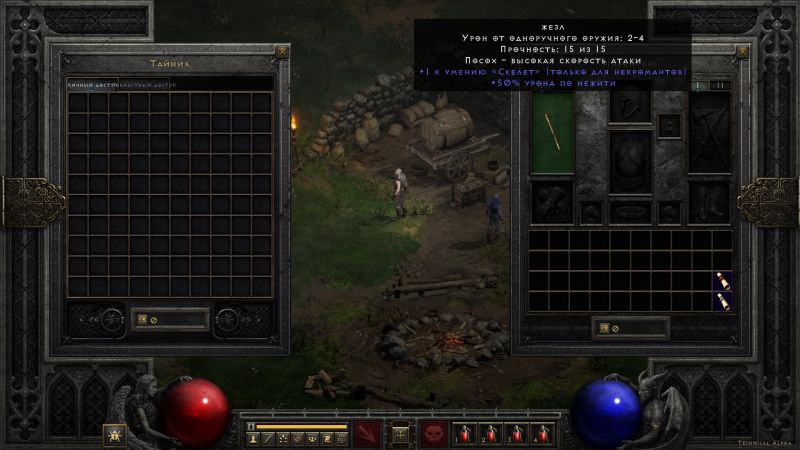Switch to the Личный доступ stash tab
The width and height of the screenshot is (800, 450).
click(x=91, y=85)
